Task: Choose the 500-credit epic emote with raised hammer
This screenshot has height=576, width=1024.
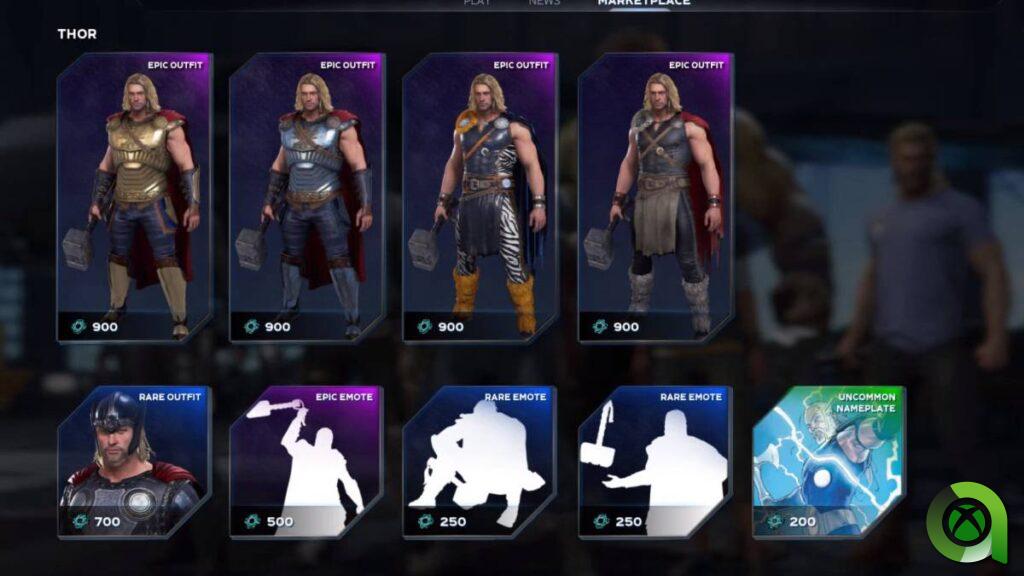Action: pyautogui.click(x=307, y=462)
